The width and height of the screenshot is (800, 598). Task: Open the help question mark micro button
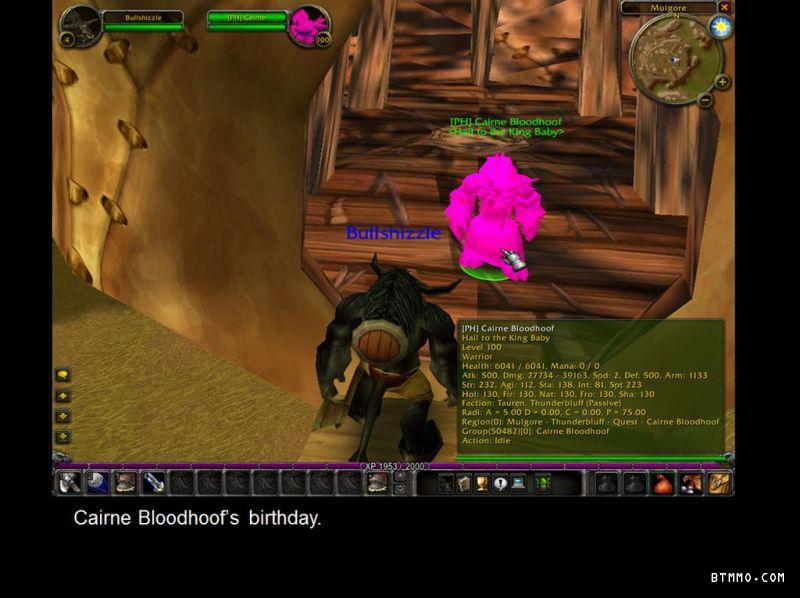tap(500, 484)
